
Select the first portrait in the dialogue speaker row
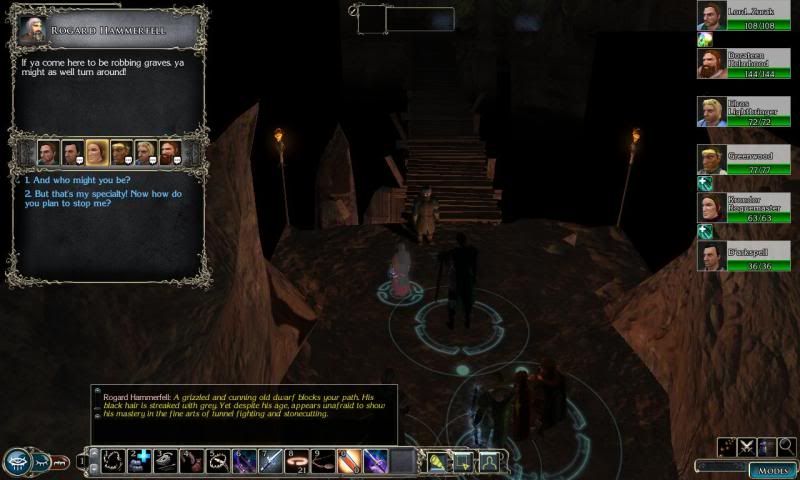coord(47,152)
